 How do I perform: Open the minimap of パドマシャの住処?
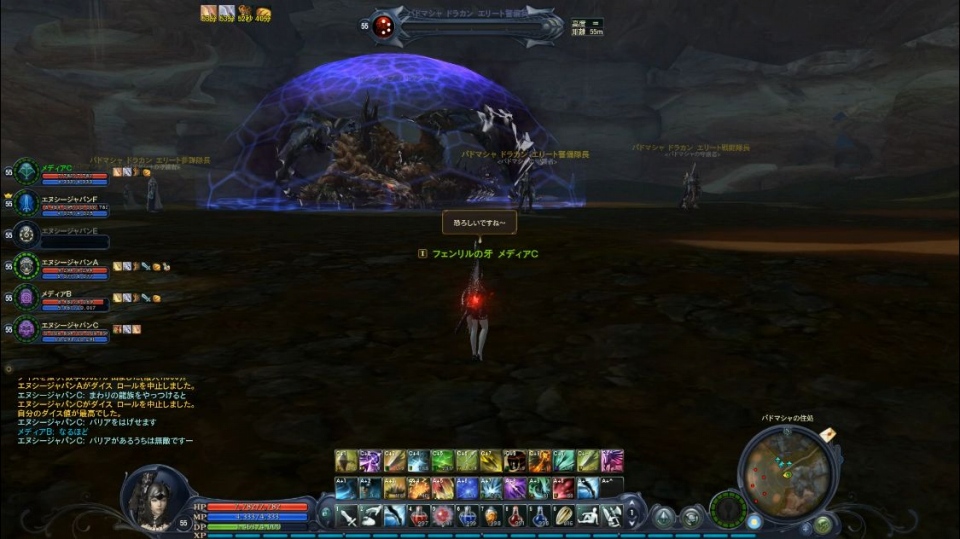coord(787,470)
